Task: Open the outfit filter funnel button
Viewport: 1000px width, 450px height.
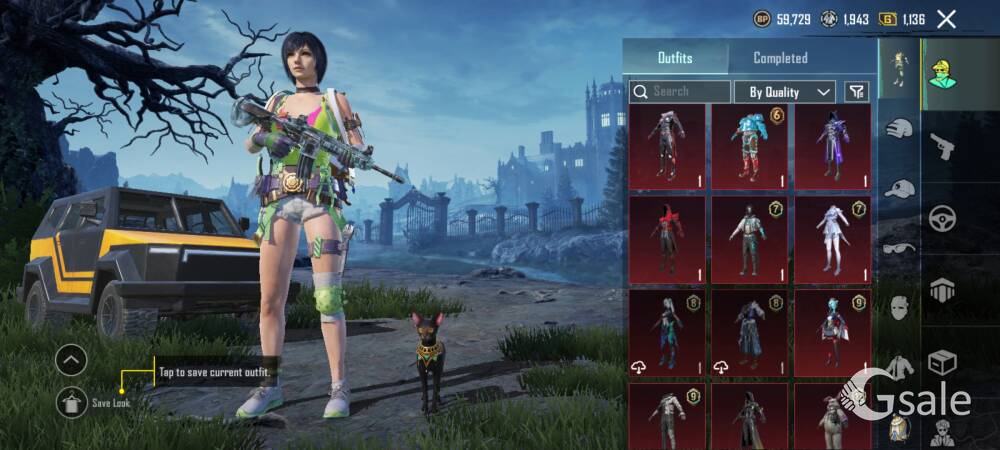Action: tap(856, 92)
